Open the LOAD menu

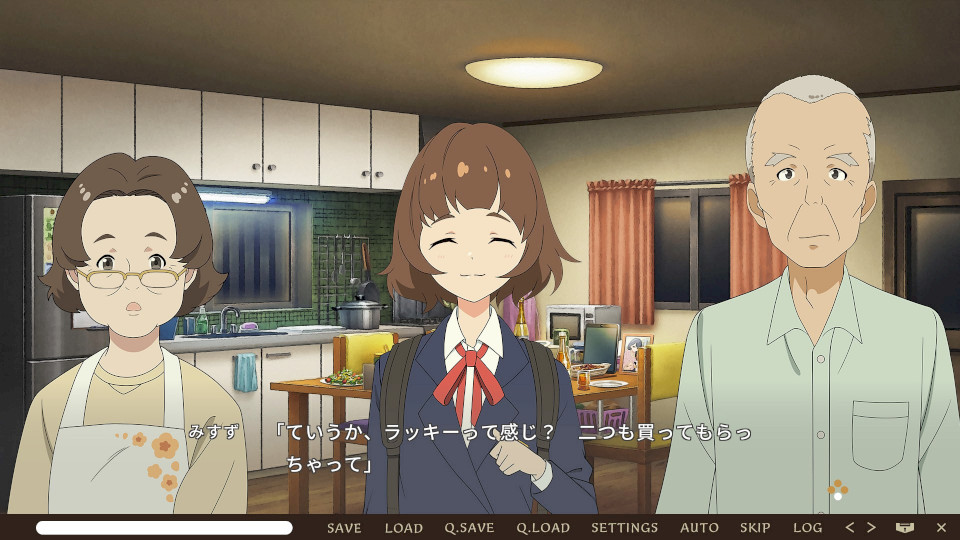[404, 528]
